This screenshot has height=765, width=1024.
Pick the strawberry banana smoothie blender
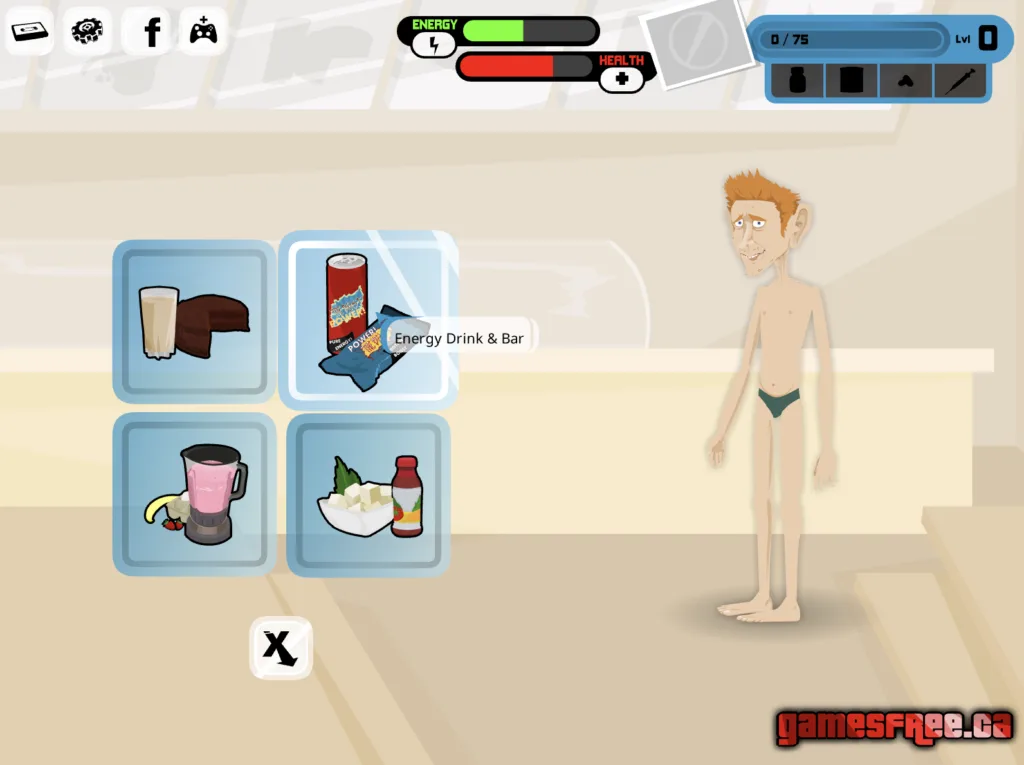(x=194, y=494)
